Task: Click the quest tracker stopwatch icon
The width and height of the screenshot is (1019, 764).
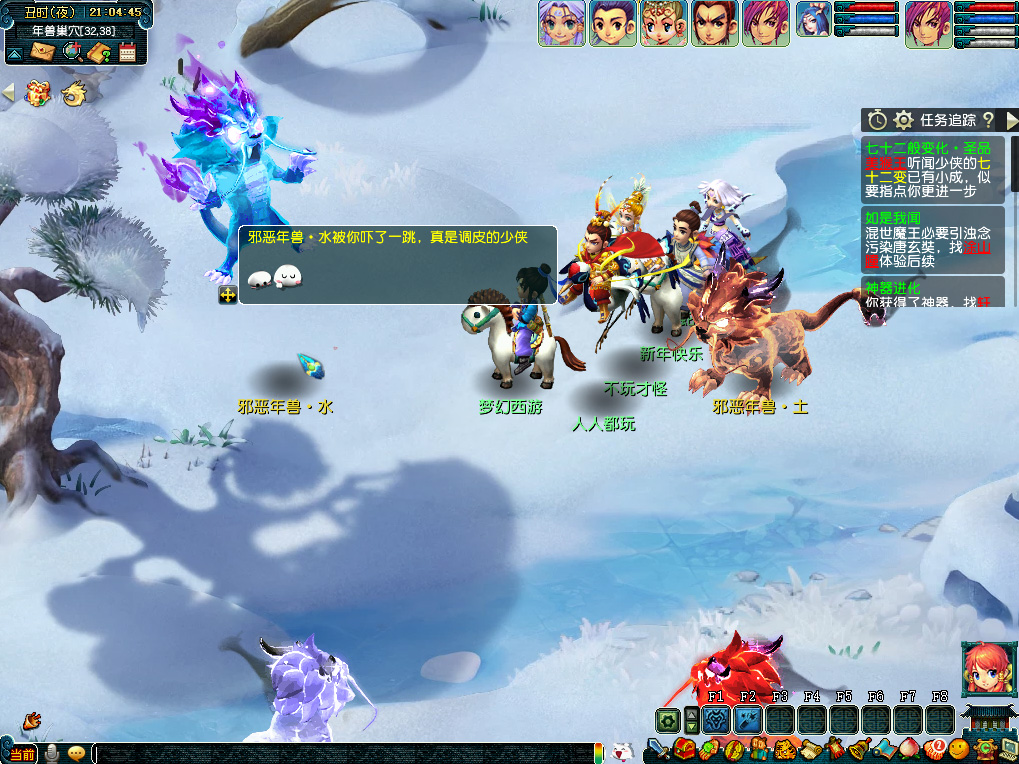Action: coord(877,120)
